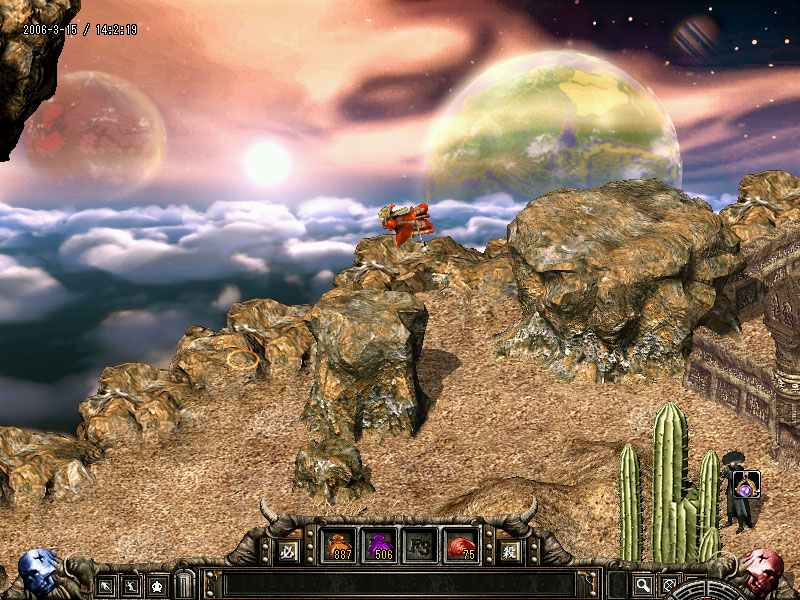
Task: Click the crosshair target button
Action: tap(669, 585)
